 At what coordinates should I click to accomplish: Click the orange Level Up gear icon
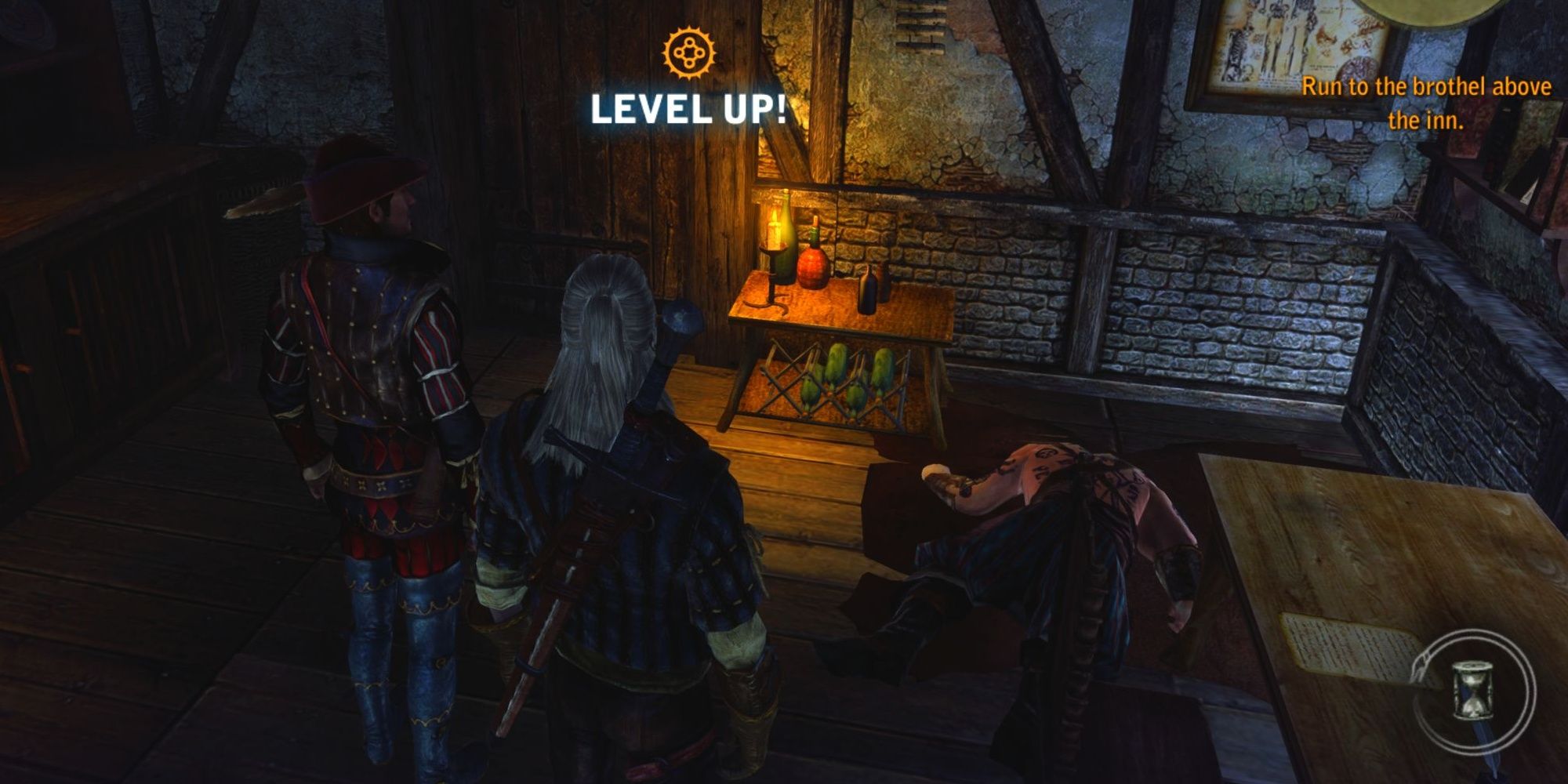(x=687, y=53)
